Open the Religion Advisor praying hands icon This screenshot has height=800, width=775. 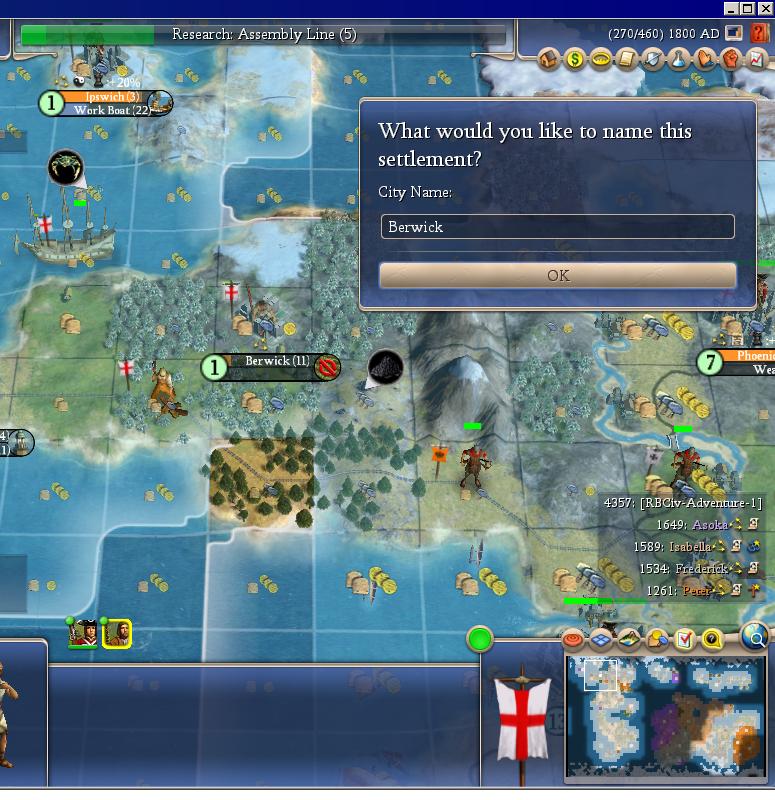click(703, 60)
